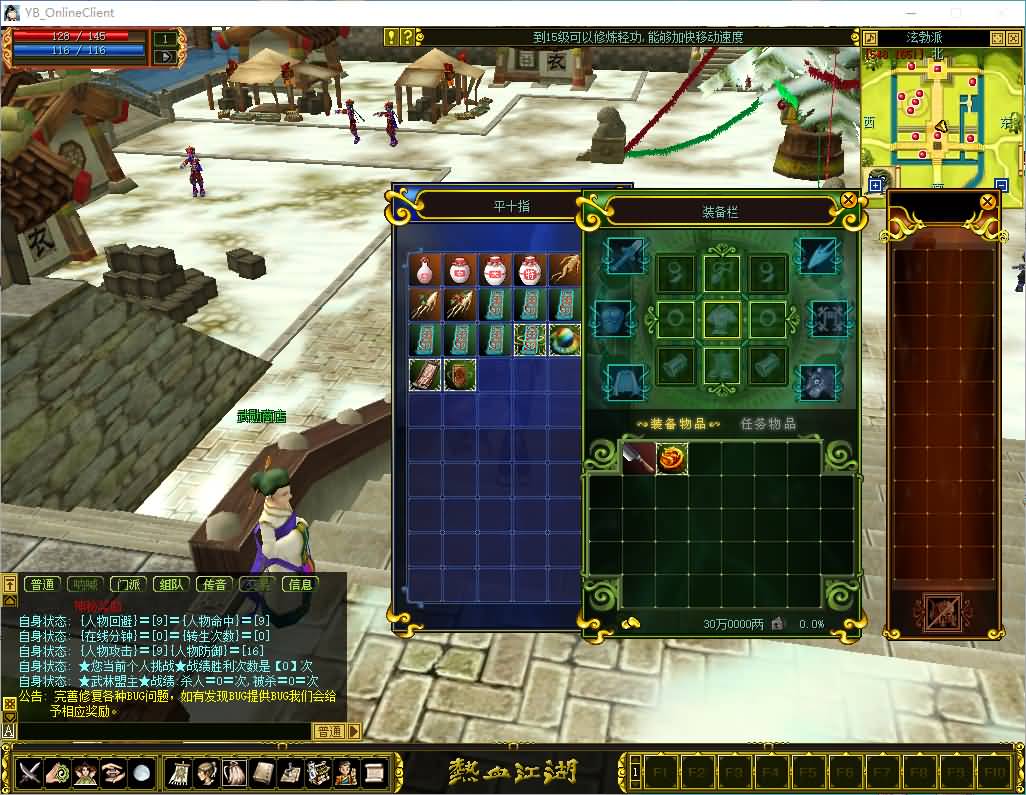Viewport: 1026px width, 795px height.
Task: Switch to the 任务物品 quest items tab
Action: point(768,423)
